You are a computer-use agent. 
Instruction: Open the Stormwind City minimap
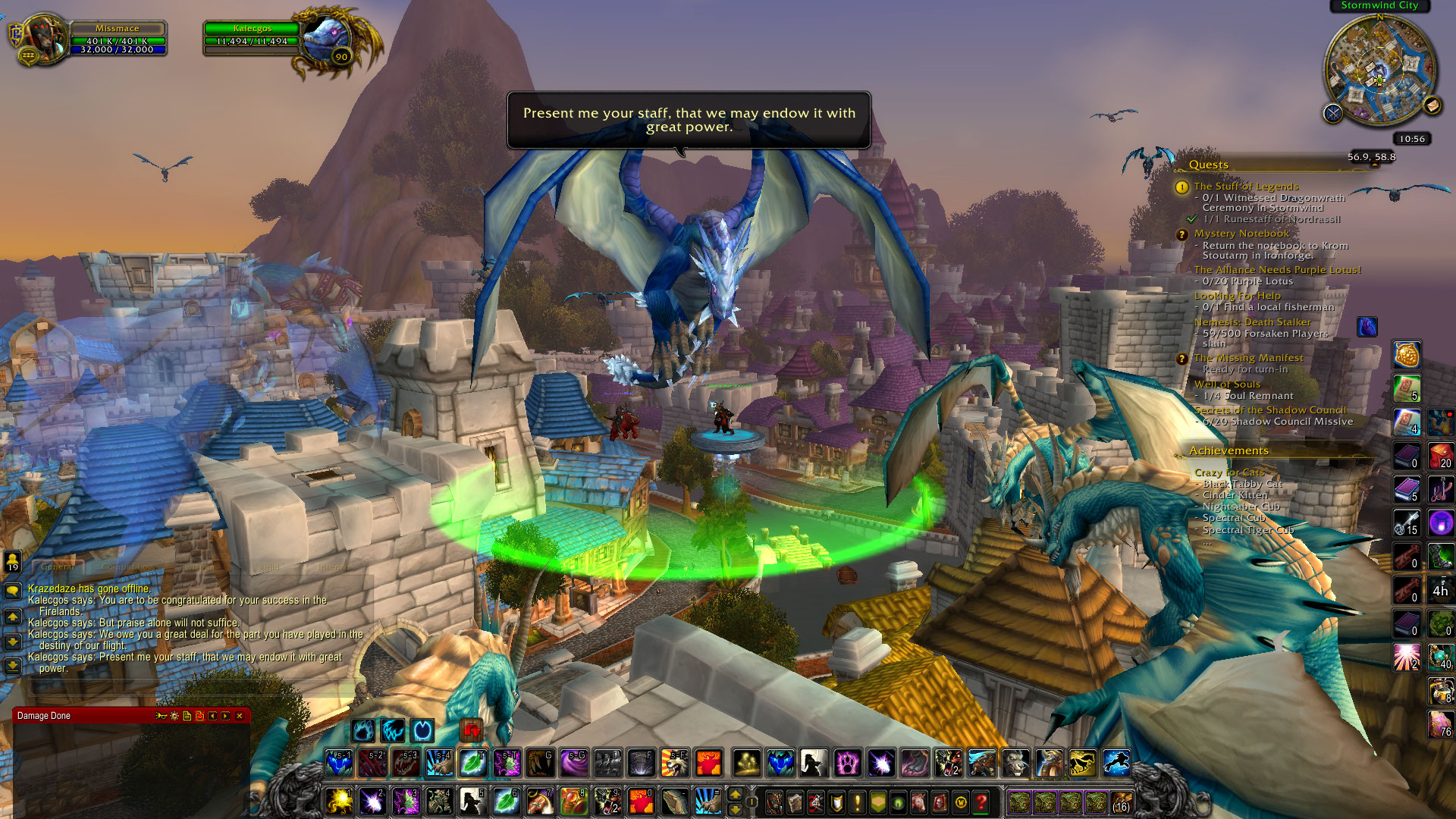(1379, 70)
